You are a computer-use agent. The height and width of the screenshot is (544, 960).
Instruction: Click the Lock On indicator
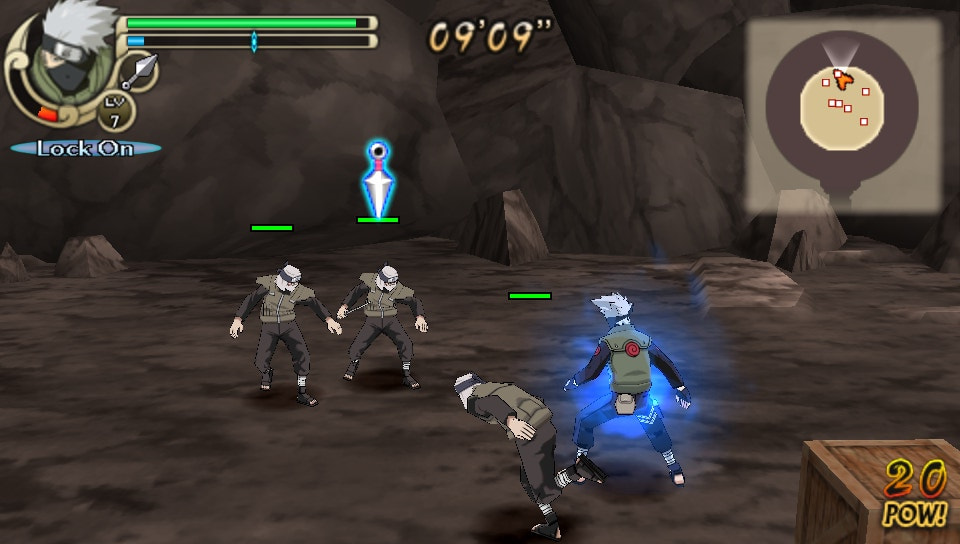[x=86, y=148]
